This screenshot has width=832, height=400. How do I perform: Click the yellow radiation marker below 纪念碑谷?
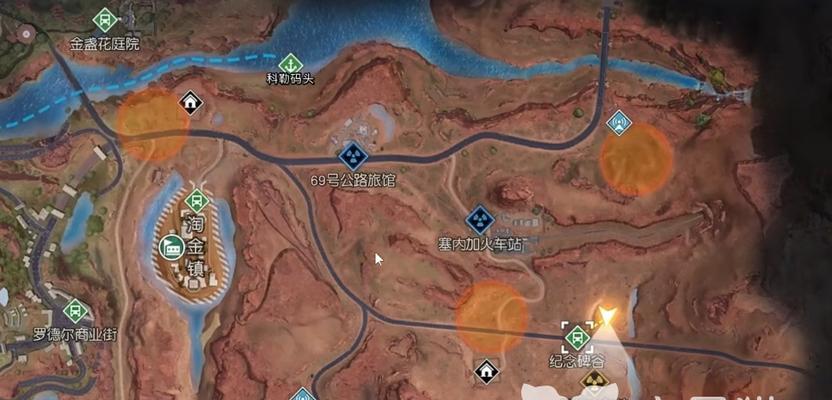pos(593,381)
